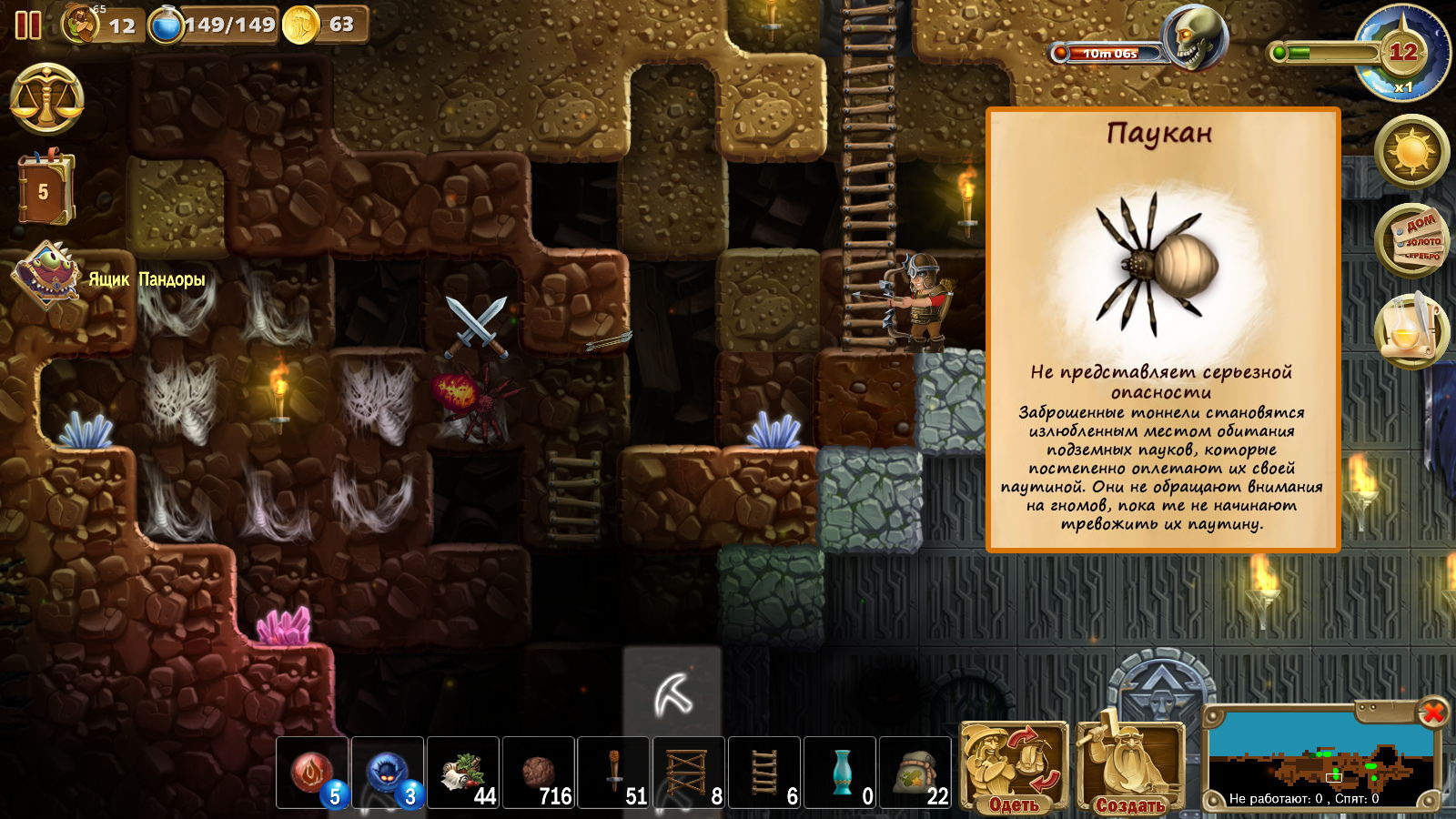
Task: Click the golden sun daytime button
Action: pos(1411,150)
